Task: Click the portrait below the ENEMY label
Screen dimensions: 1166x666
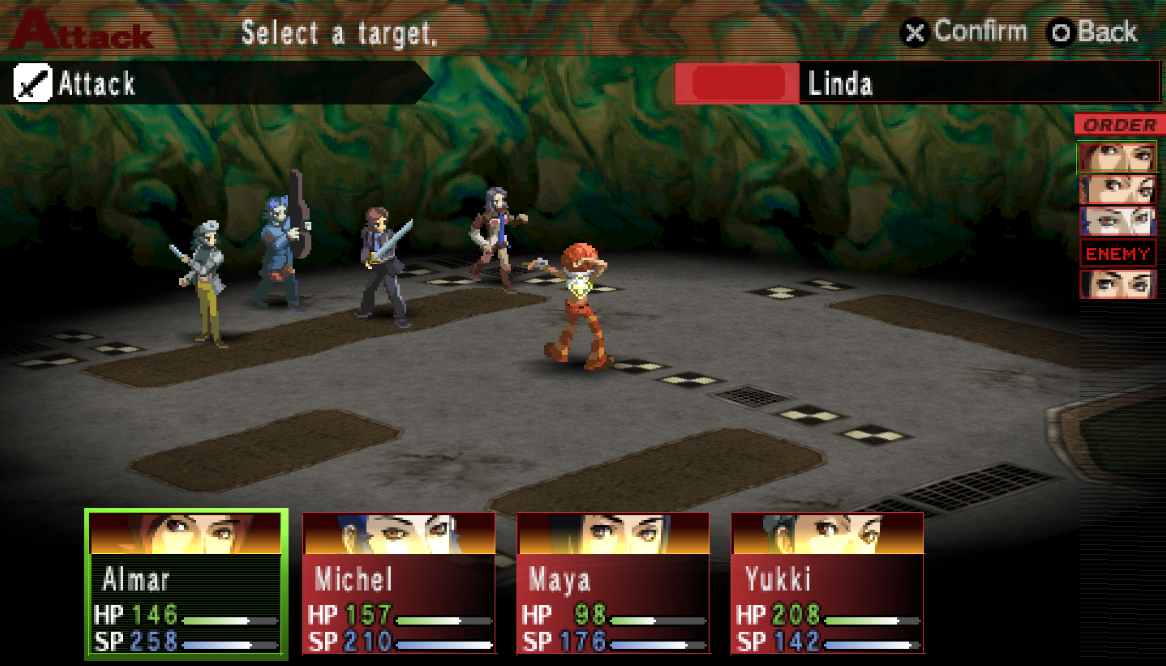Action: [1117, 284]
